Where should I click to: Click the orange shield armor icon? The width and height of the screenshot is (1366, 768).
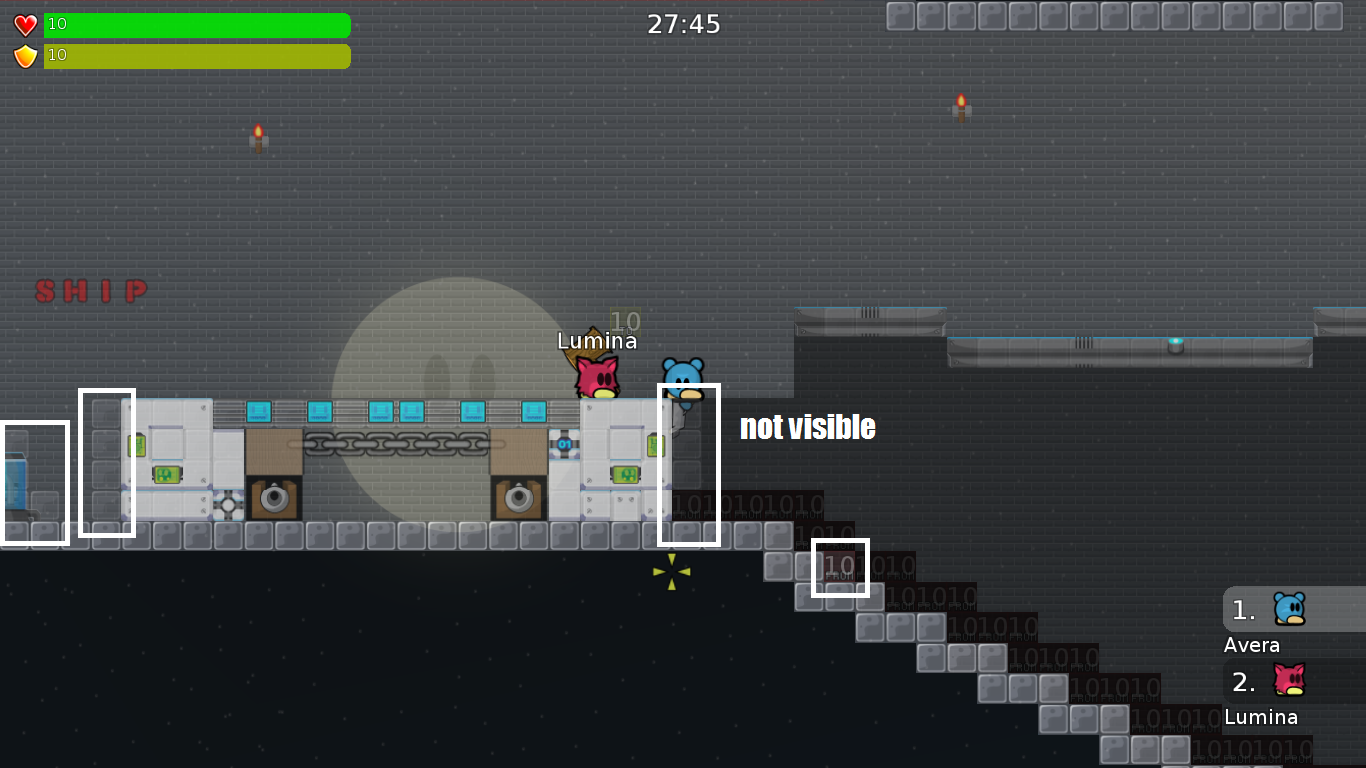tap(23, 56)
